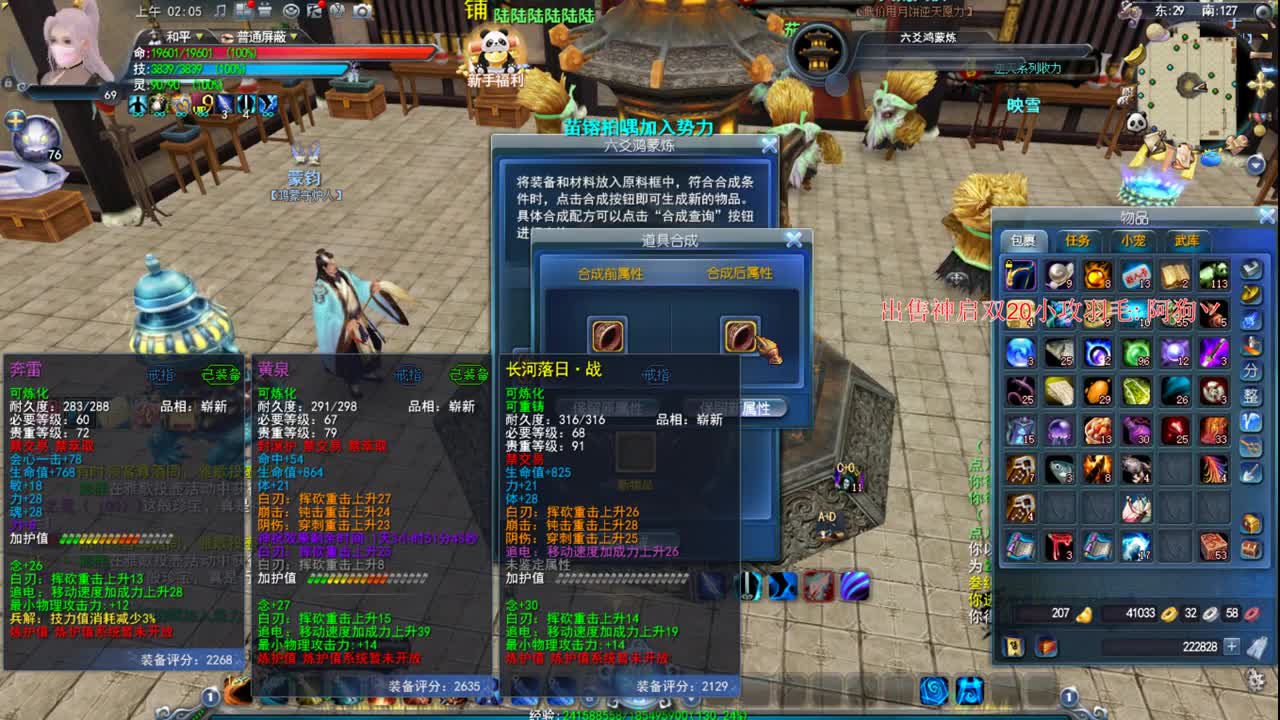Open the 和平 battle-mode dropdown arrow

point(200,38)
